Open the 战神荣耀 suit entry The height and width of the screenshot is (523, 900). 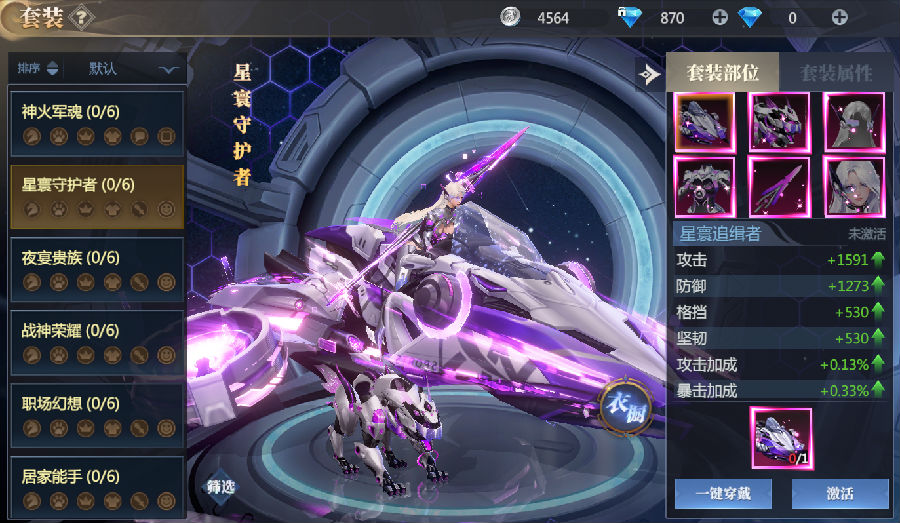97,343
